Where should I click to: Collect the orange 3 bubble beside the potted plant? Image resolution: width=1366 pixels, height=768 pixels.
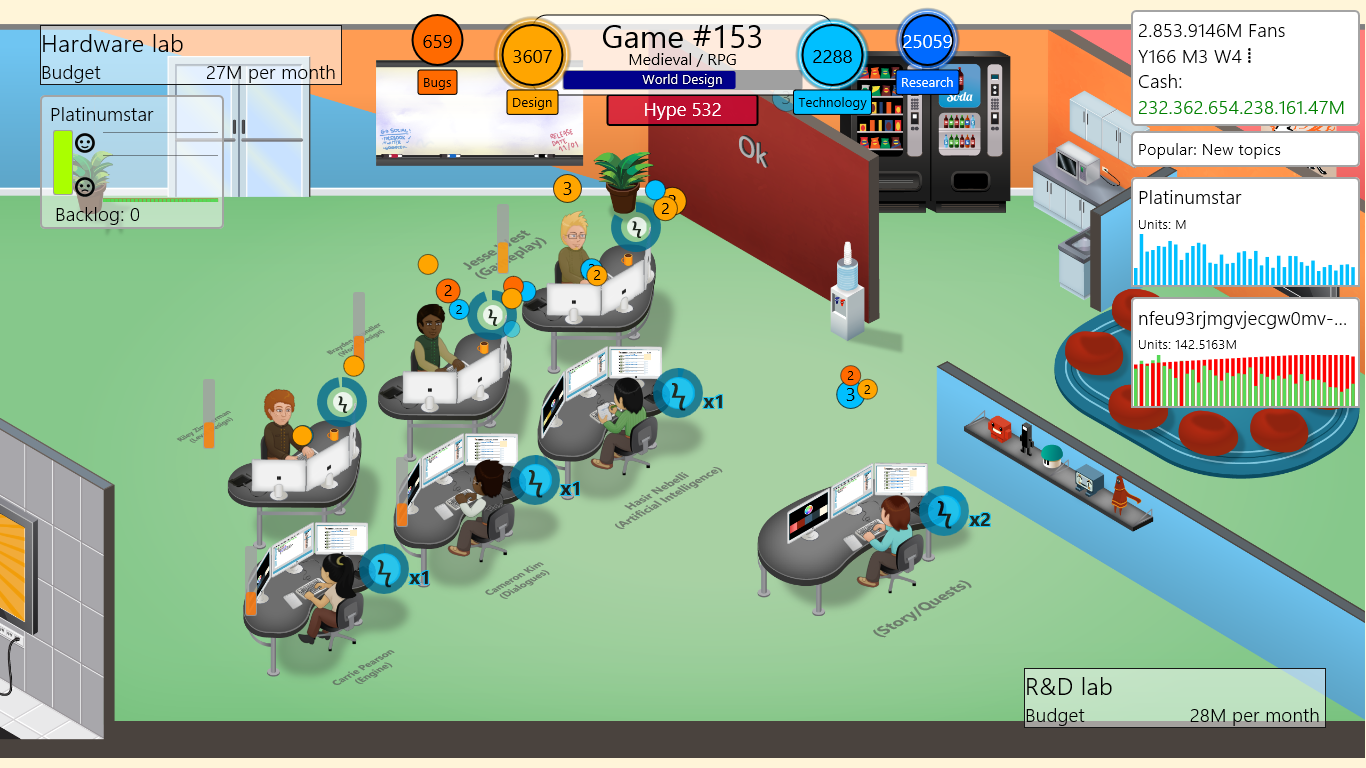(567, 187)
